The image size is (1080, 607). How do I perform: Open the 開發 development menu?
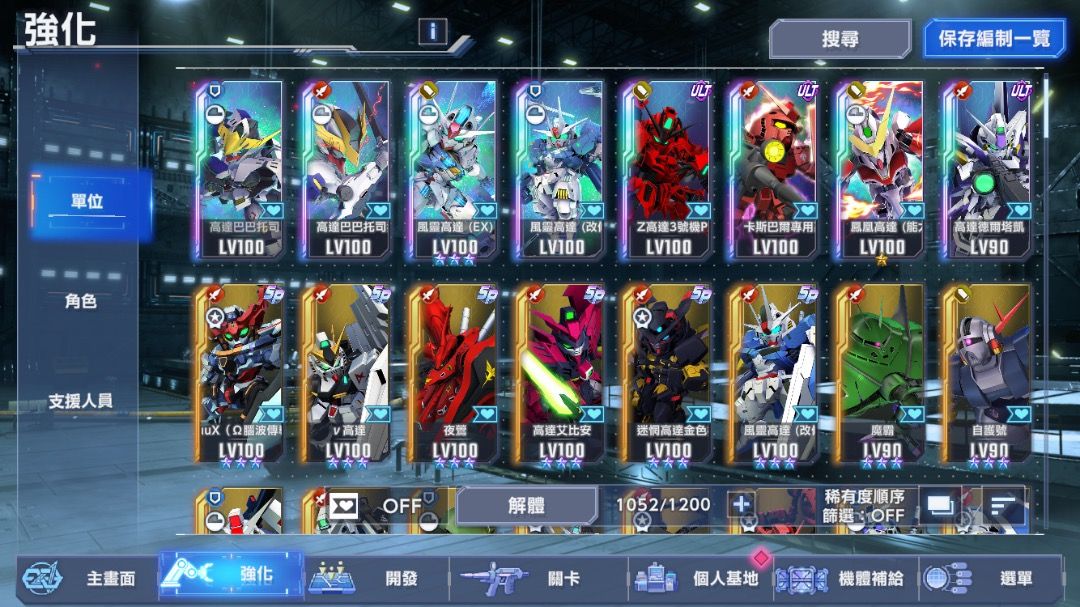[x=372, y=578]
